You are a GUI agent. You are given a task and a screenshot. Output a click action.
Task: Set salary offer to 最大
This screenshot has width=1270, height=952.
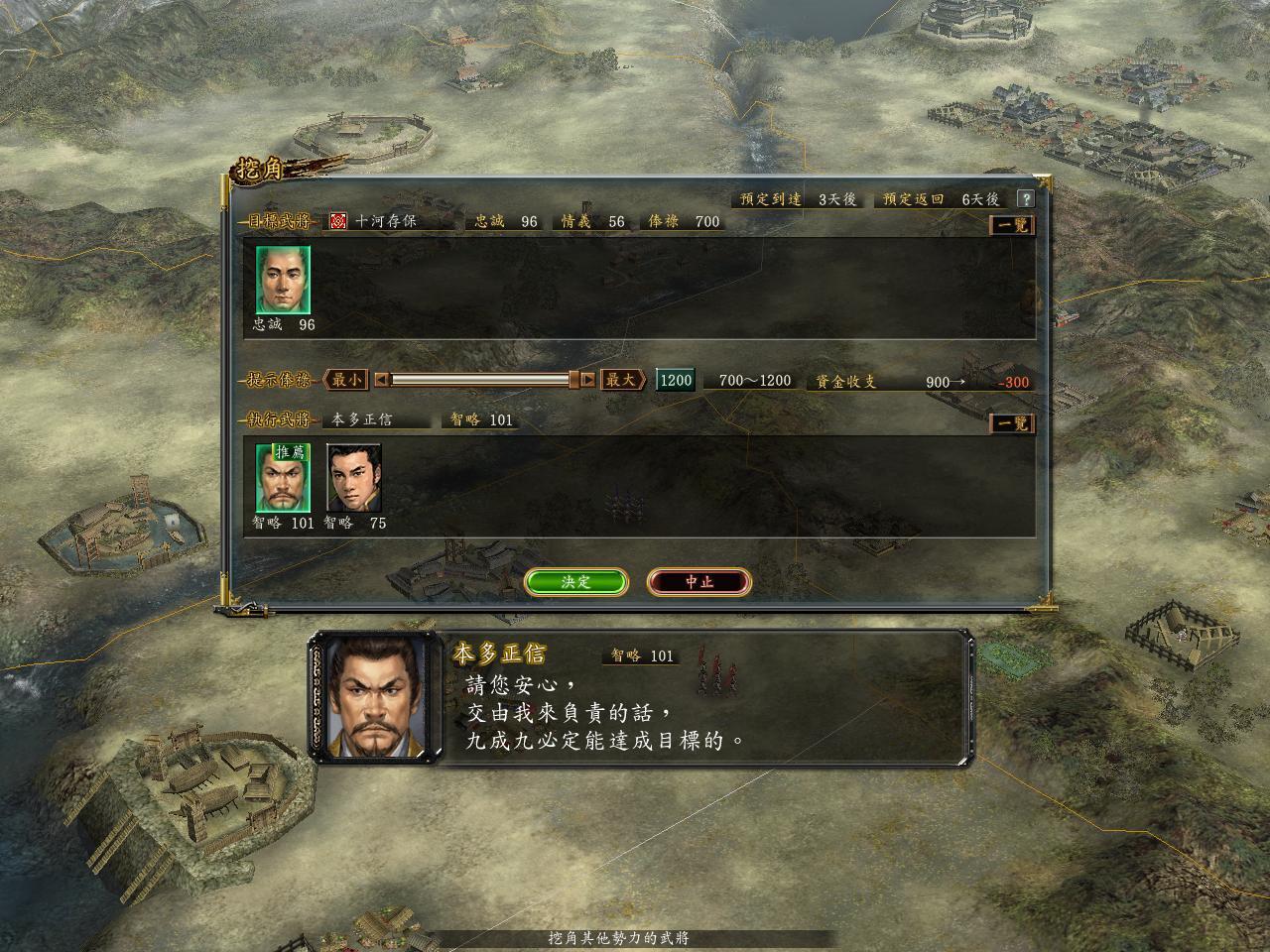click(x=622, y=380)
